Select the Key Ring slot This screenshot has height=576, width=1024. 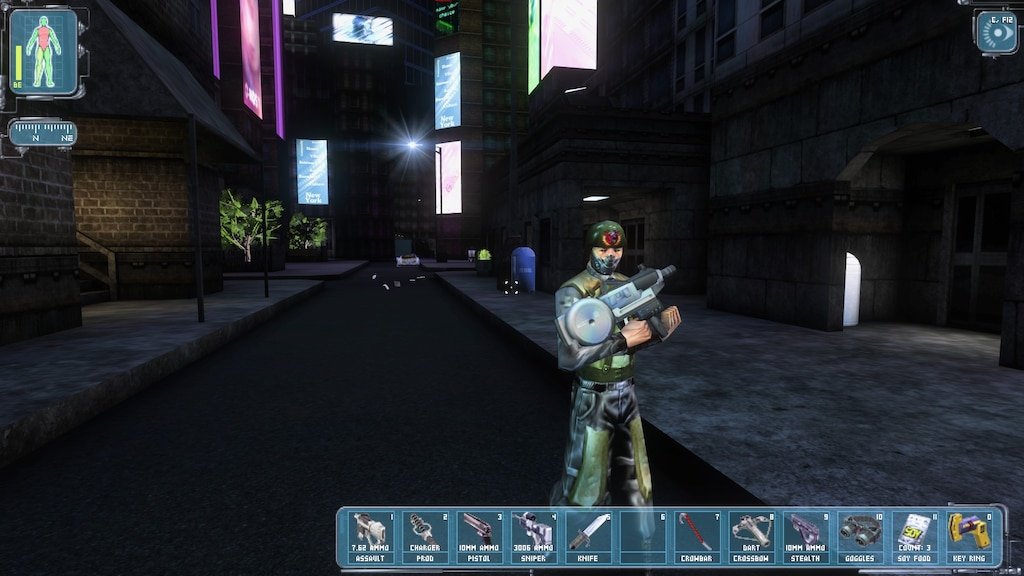click(968, 537)
